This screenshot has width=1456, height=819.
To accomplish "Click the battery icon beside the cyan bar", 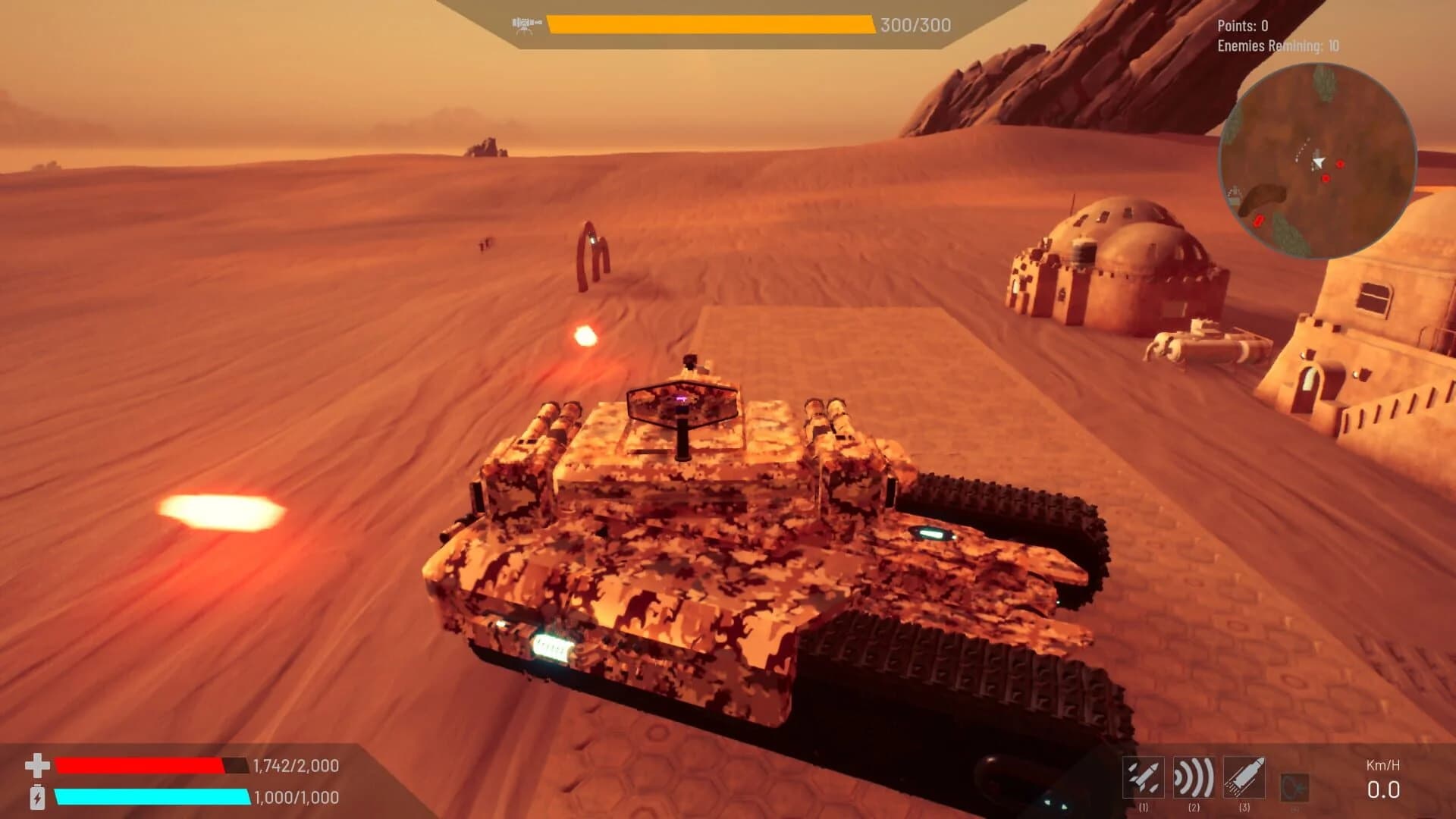I will pos(37,797).
